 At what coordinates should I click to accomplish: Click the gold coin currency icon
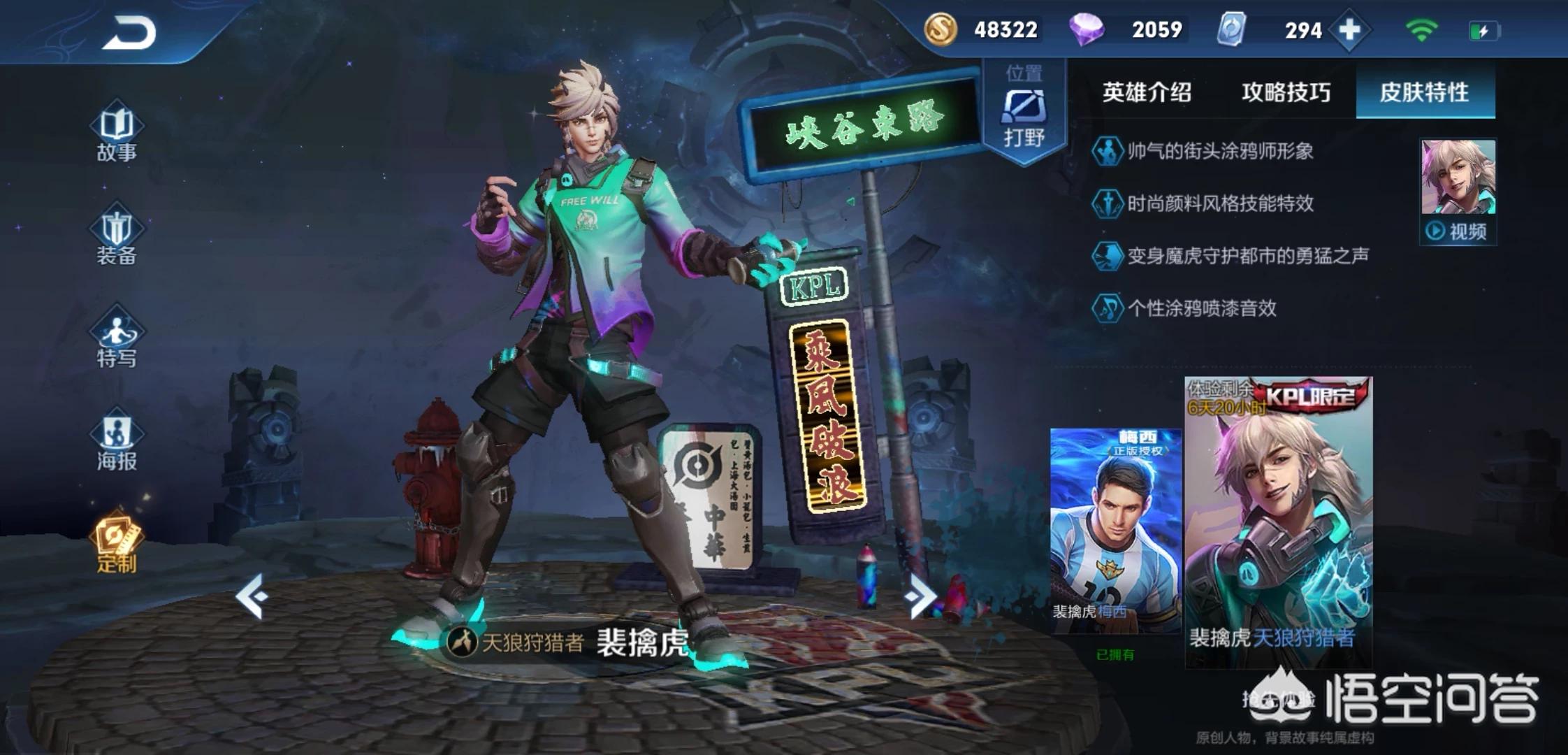[941, 29]
